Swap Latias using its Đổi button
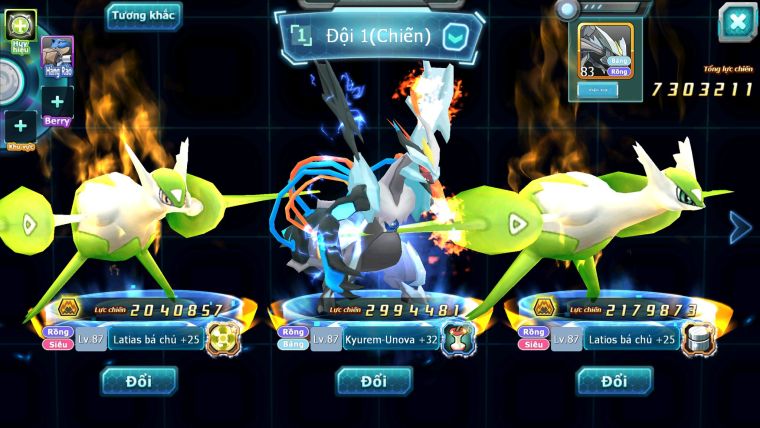Image resolution: width=760 pixels, height=428 pixels. point(138,381)
